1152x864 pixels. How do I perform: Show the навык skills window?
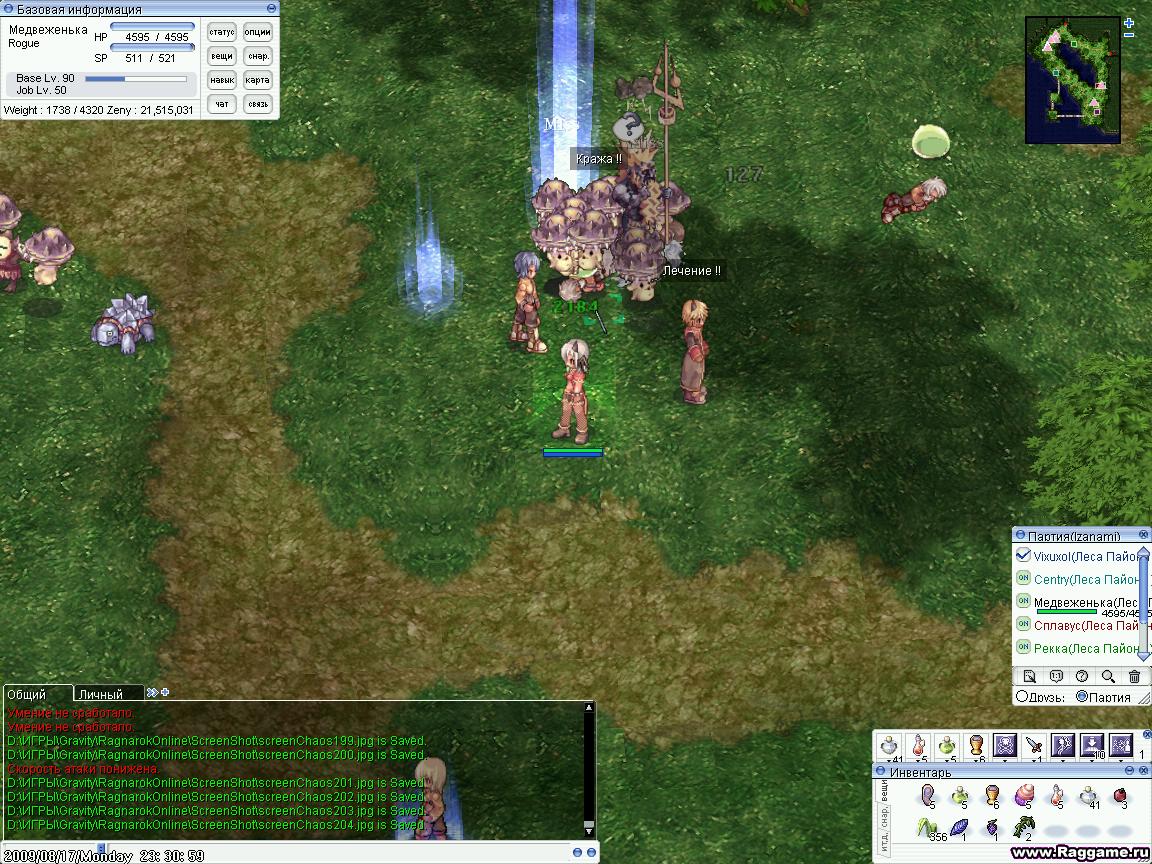[222, 80]
